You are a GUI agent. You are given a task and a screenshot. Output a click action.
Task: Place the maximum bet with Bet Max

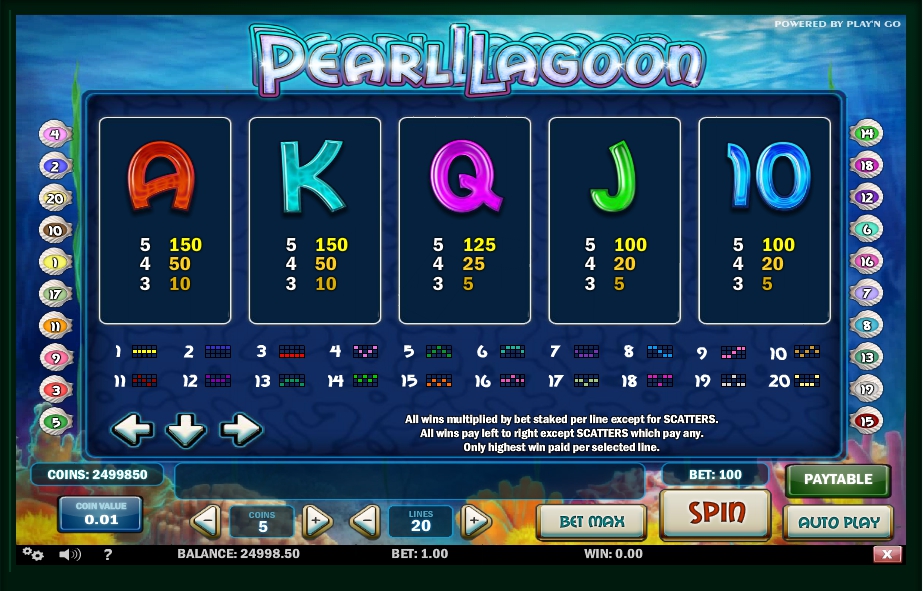click(x=591, y=521)
